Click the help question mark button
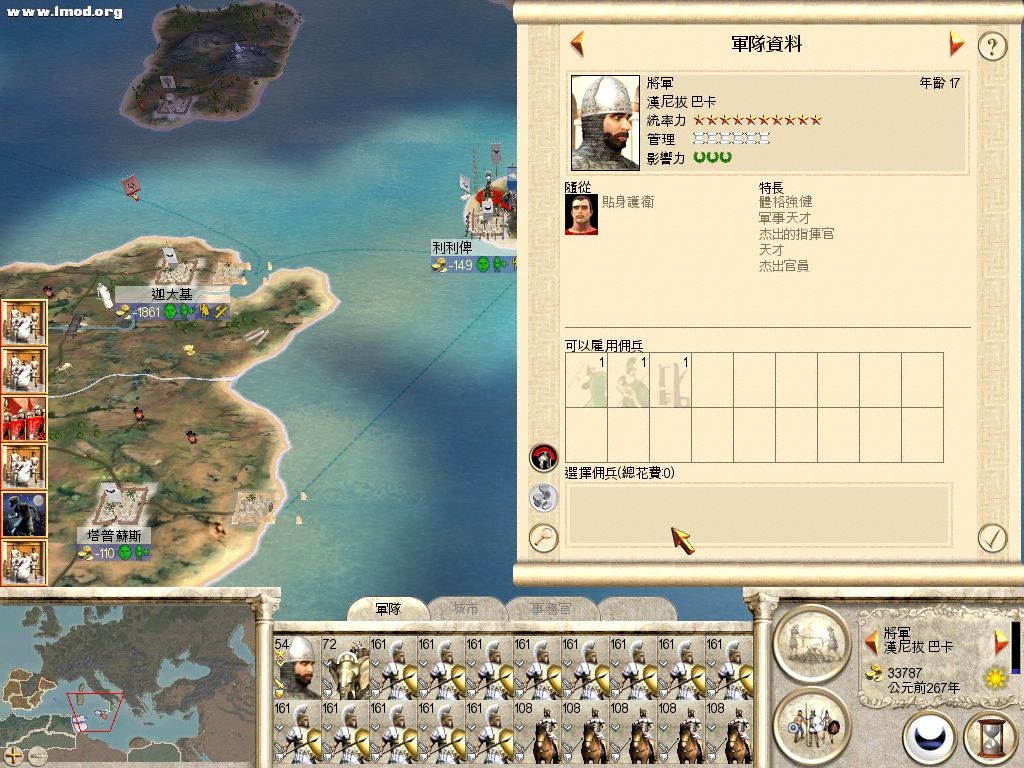The width and height of the screenshot is (1024, 768). click(x=991, y=46)
